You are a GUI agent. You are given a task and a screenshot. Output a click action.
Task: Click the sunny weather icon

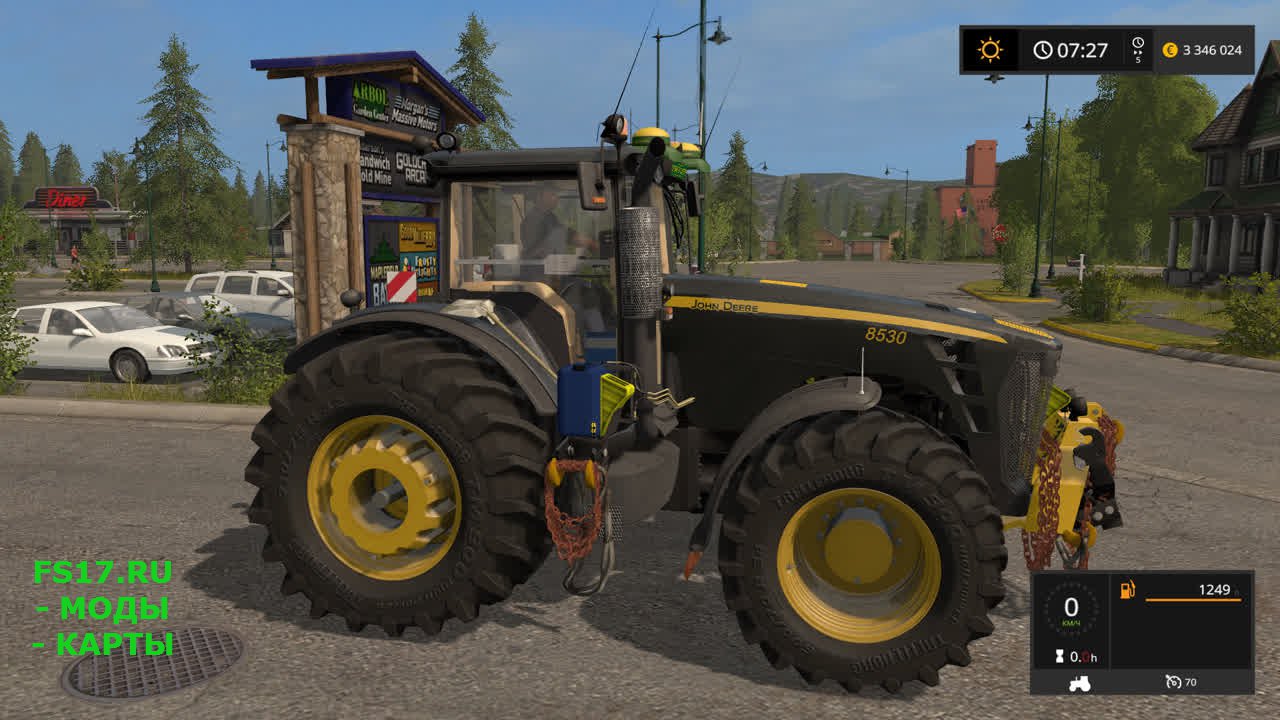(x=990, y=50)
